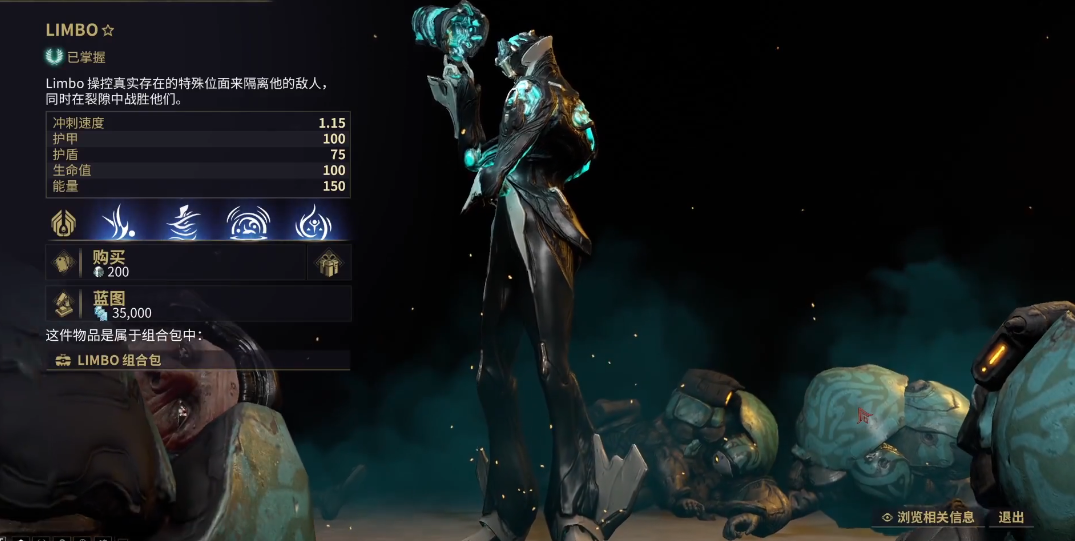The image size is (1075, 541).
Task: Exit the screen with 退出
Action: (x=1011, y=517)
